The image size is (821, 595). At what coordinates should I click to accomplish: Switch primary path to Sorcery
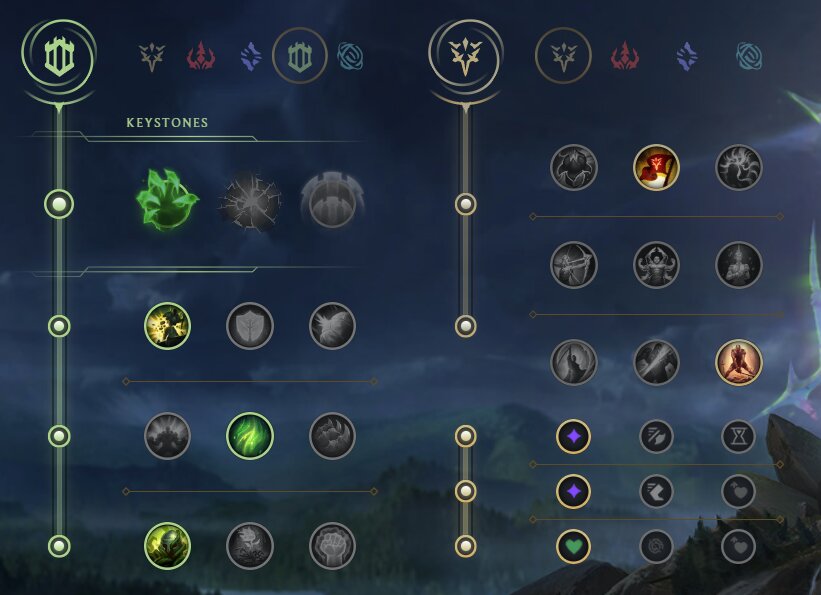pyautogui.click(x=250, y=56)
